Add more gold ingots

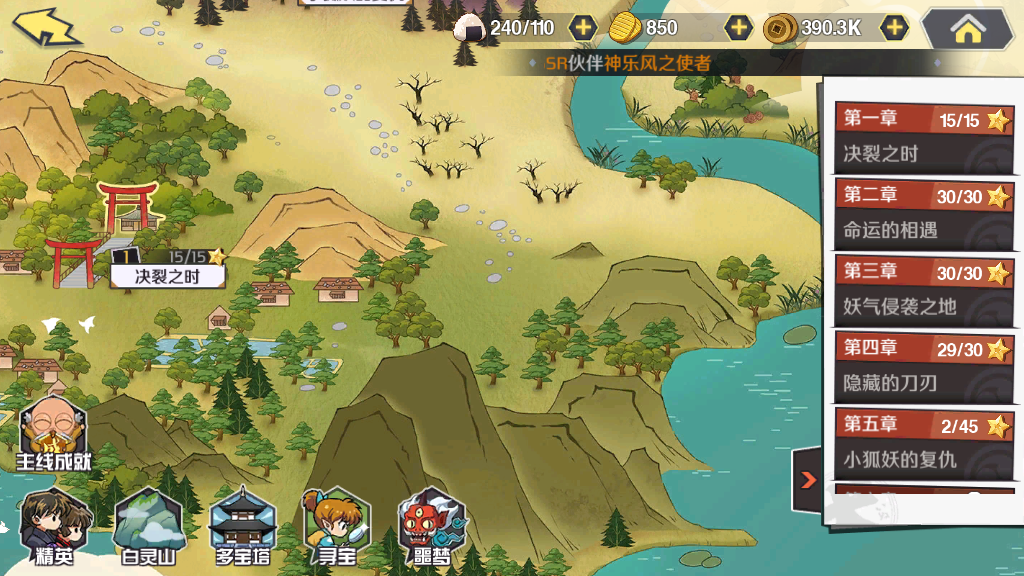[x=738, y=28]
